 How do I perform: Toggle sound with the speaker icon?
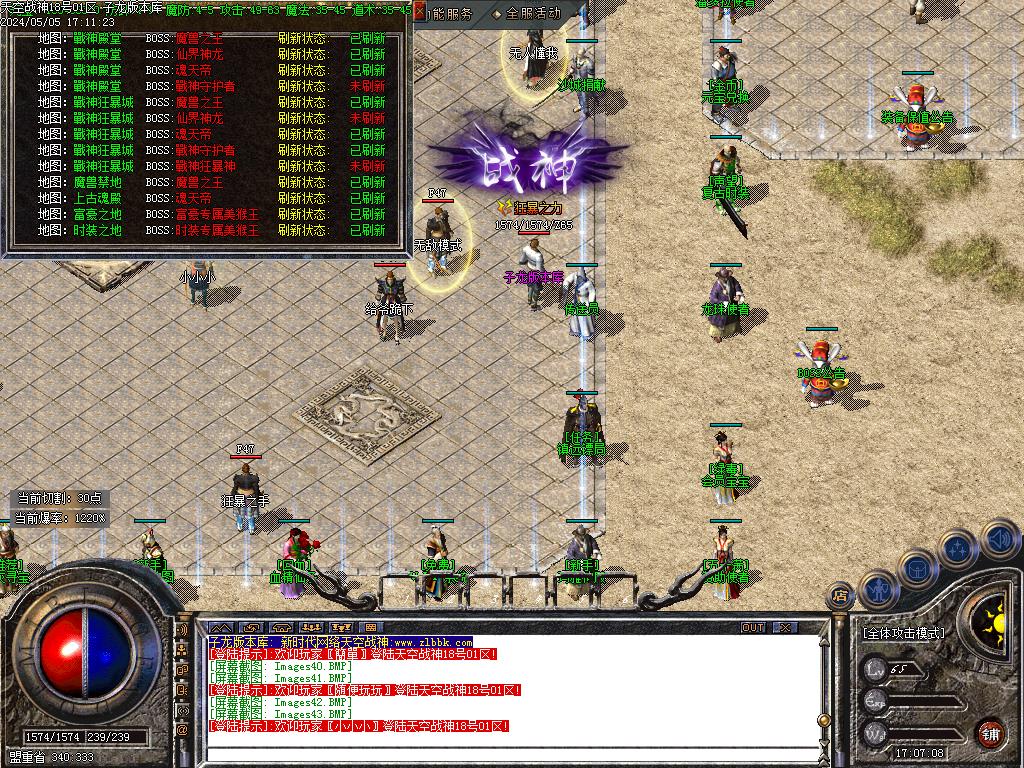[x=998, y=539]
